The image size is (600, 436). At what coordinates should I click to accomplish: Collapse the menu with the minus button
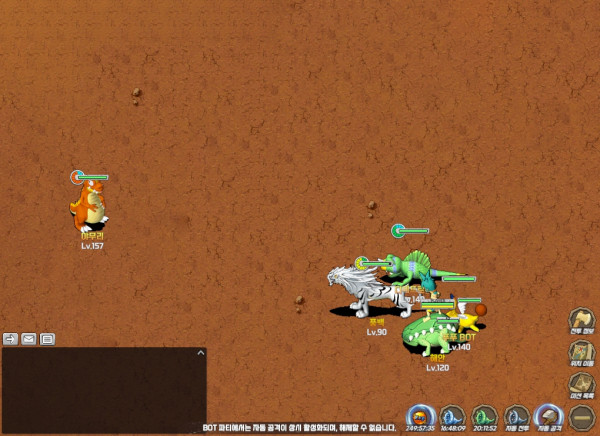[x=582, y=414]
